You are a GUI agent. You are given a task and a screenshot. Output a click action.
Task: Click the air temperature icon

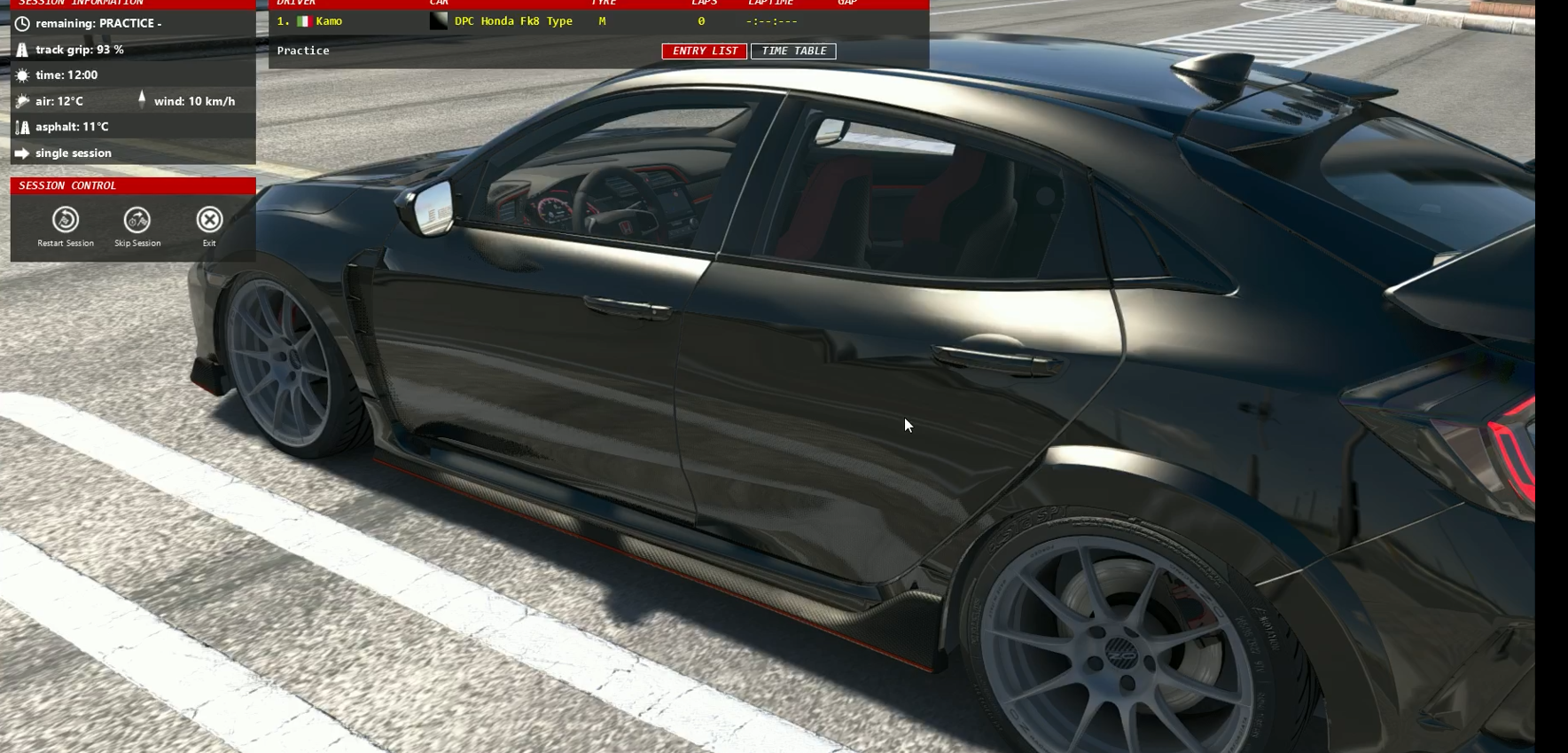(x=21, y=101)
